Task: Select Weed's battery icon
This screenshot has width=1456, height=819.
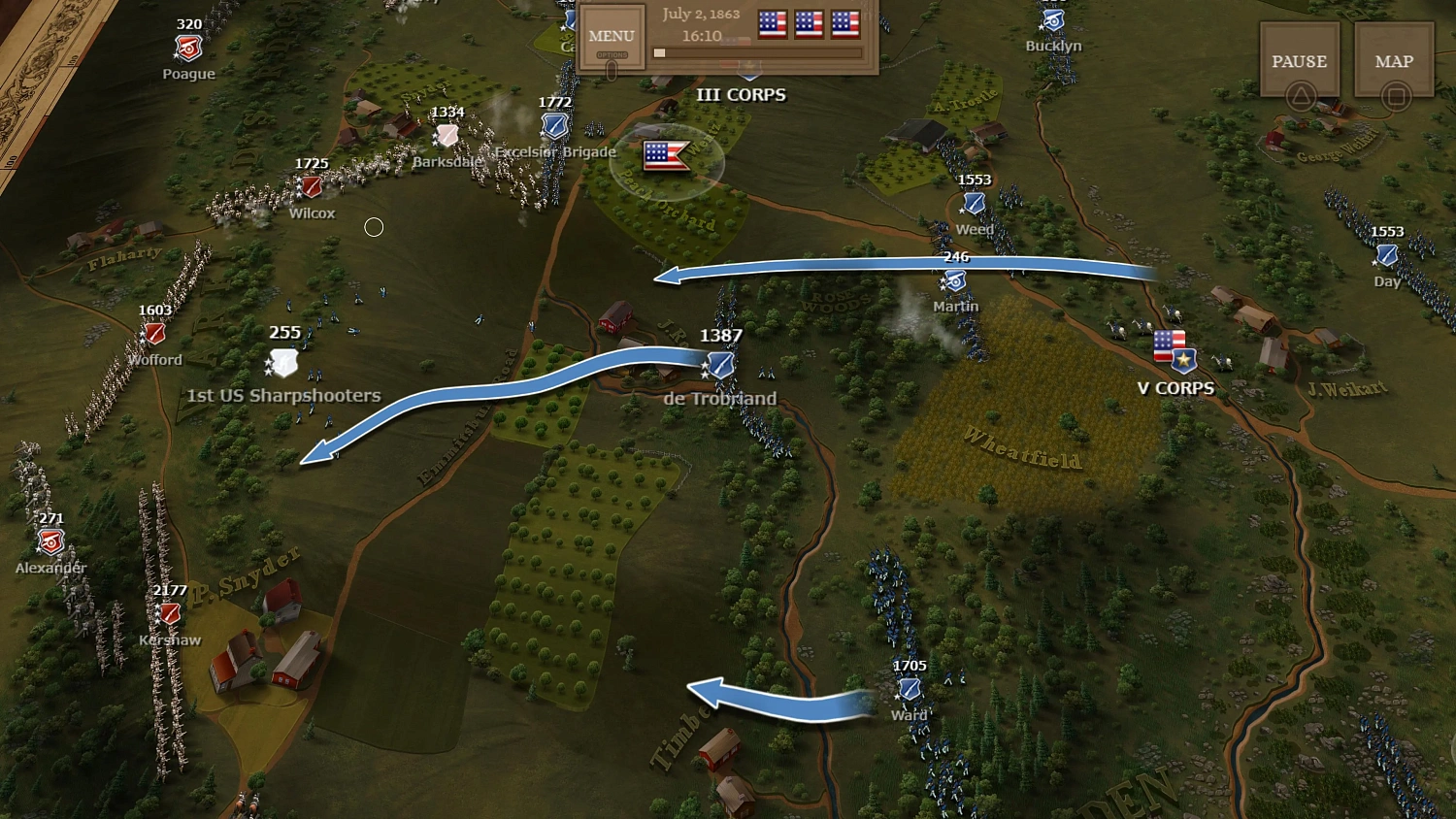Action: 973,205
